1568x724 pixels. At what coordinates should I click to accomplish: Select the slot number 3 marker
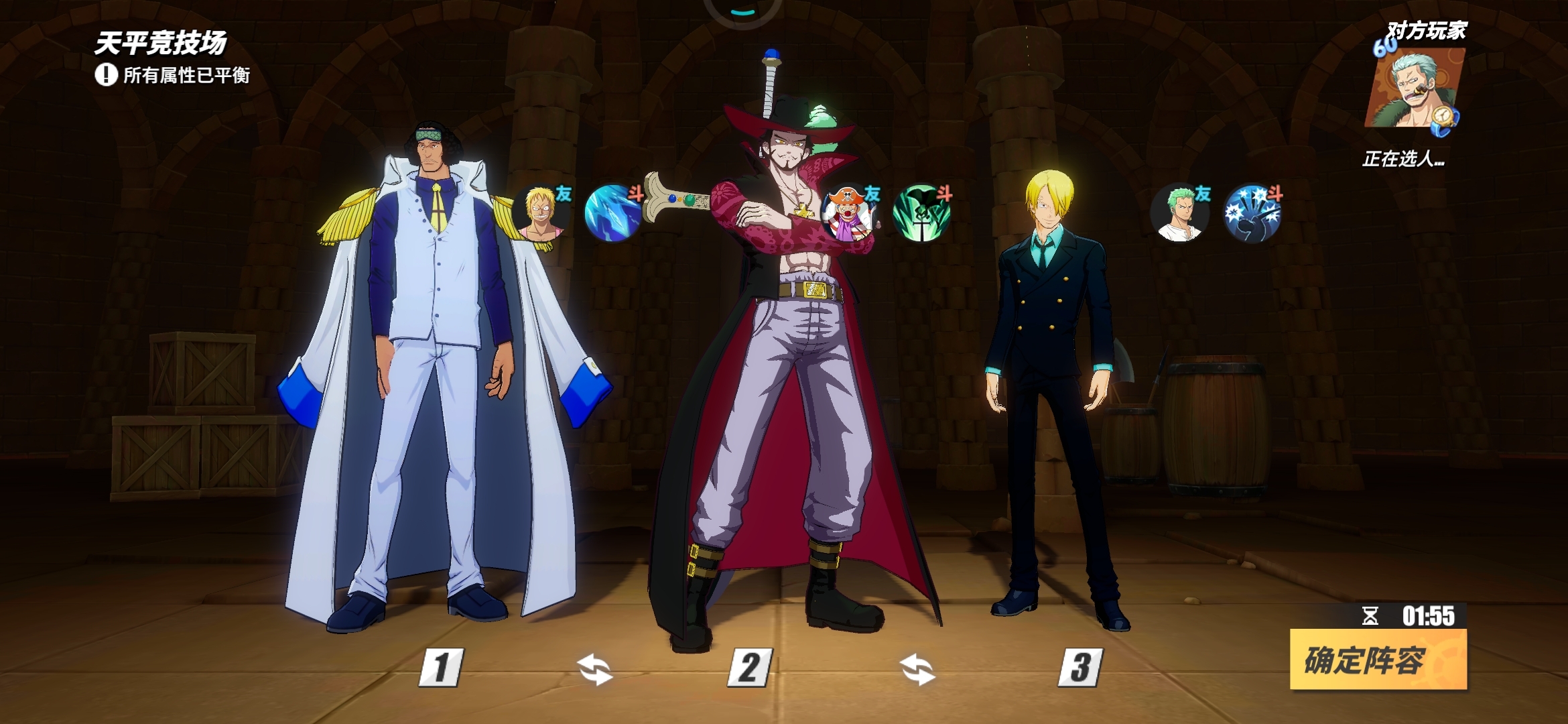[x=1080, y=667]
